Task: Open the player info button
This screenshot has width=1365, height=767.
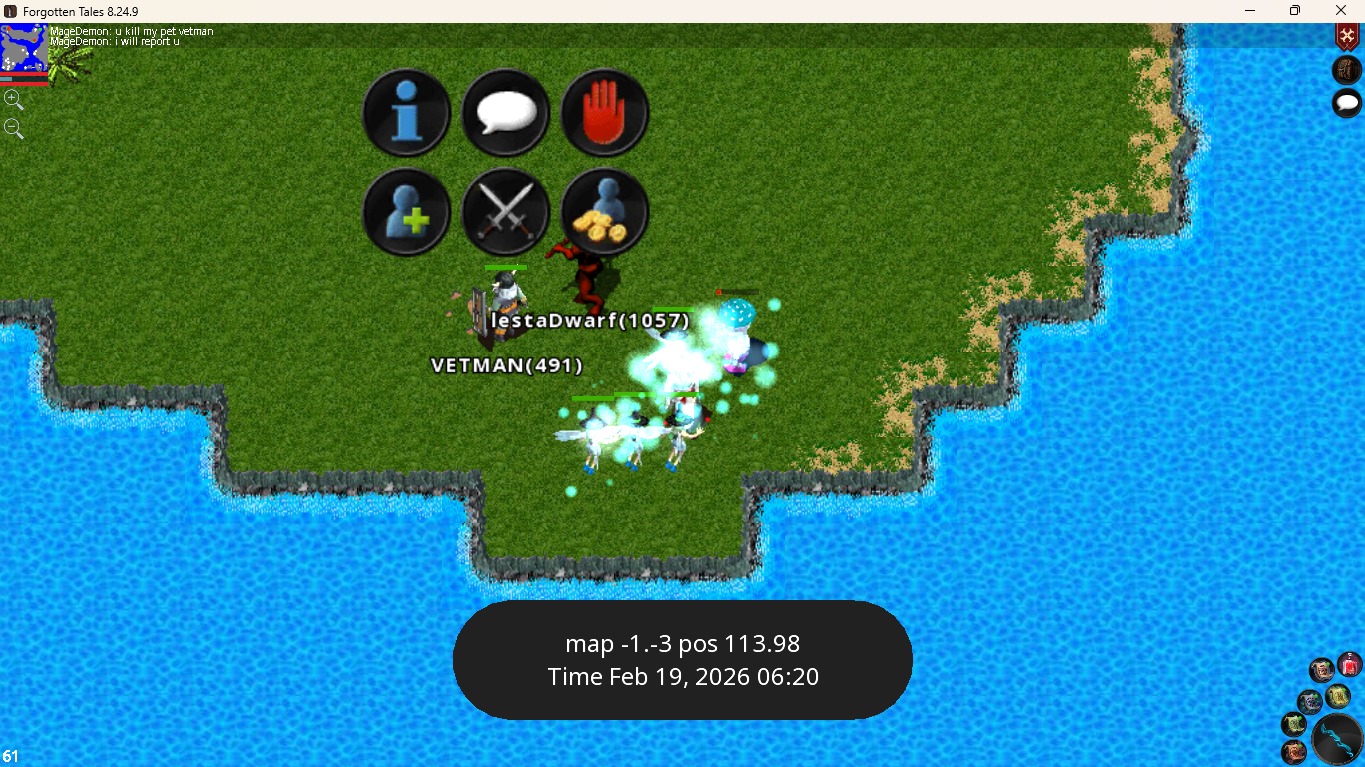Action: tap(406, 112)
